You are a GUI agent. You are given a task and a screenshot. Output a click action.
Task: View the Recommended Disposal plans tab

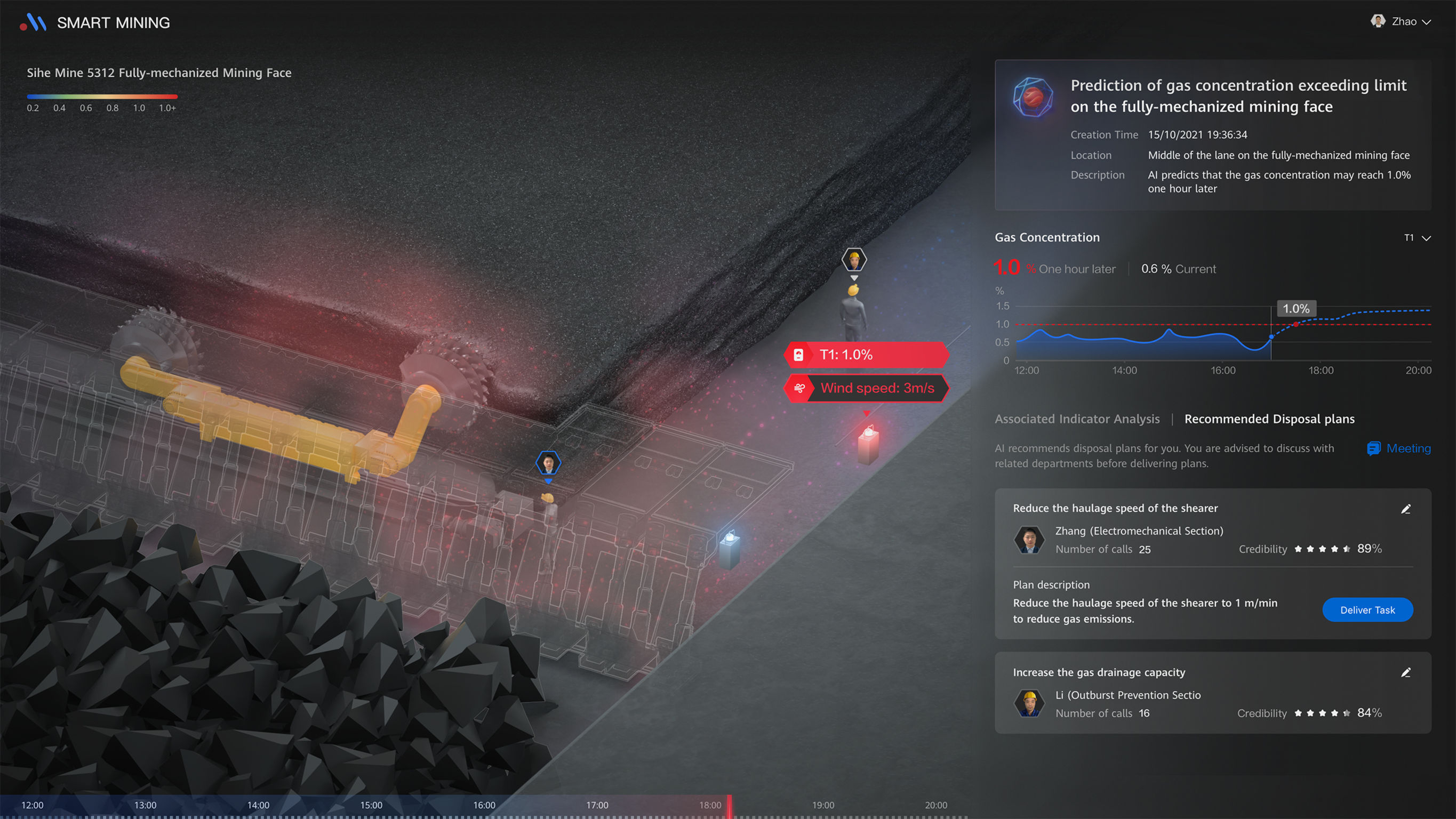1269,419
